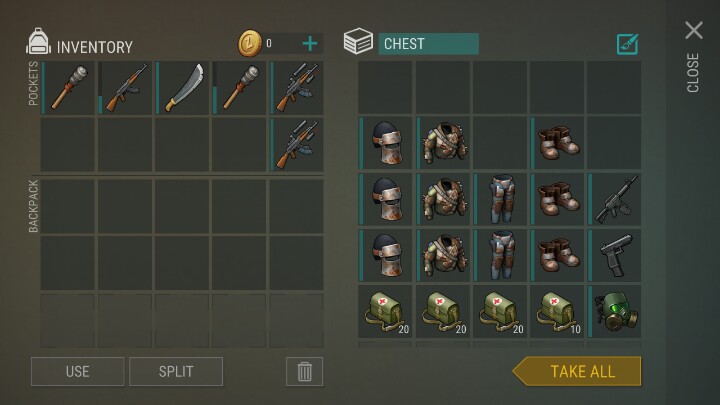Viewport: 720px width, 405px height.
Task: Click the chest name text field
Action: (428, 44)
